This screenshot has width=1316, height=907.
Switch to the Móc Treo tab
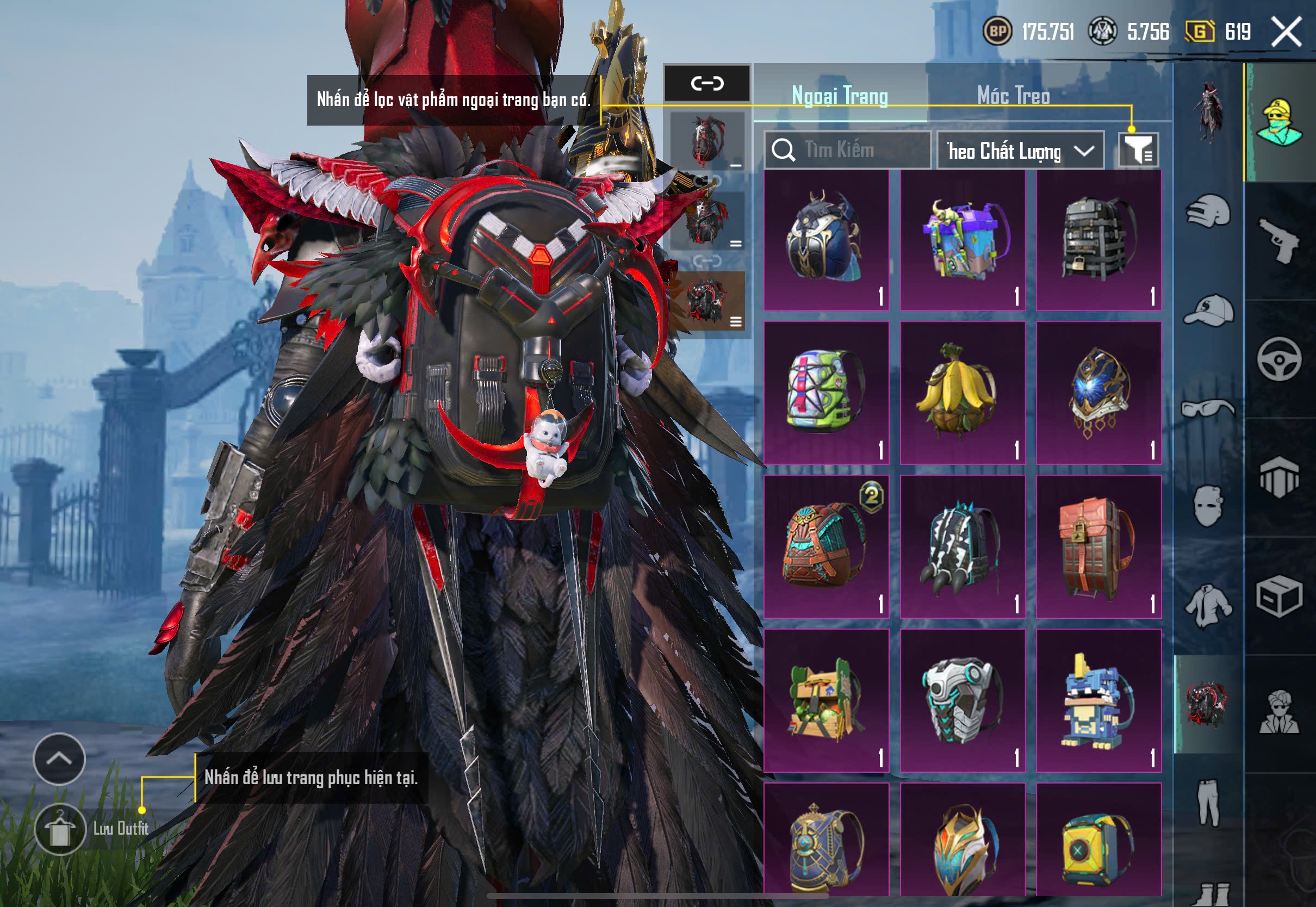pos(1013,96)
